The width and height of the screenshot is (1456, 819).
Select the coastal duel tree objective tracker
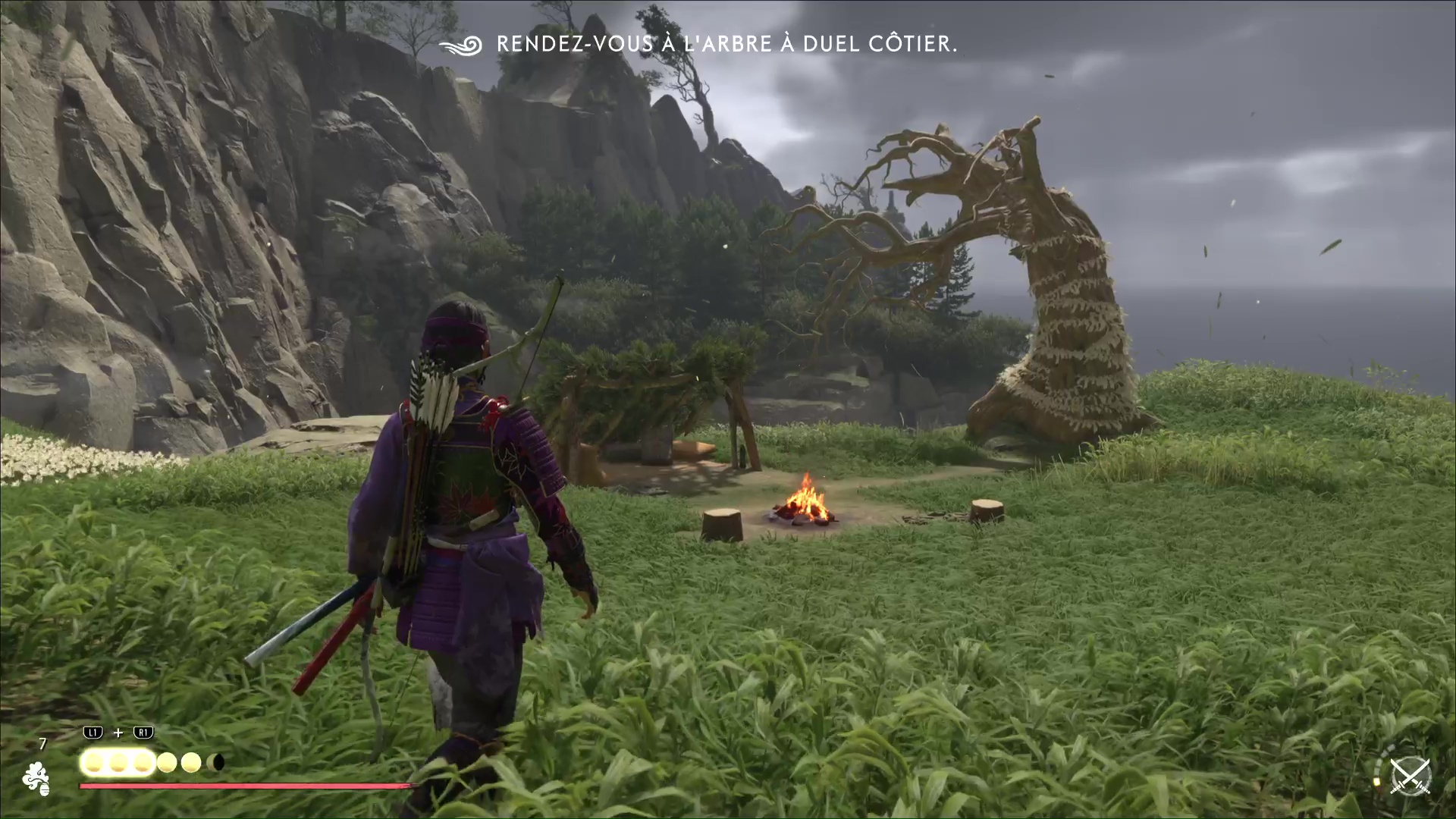[x=726, y=44]
